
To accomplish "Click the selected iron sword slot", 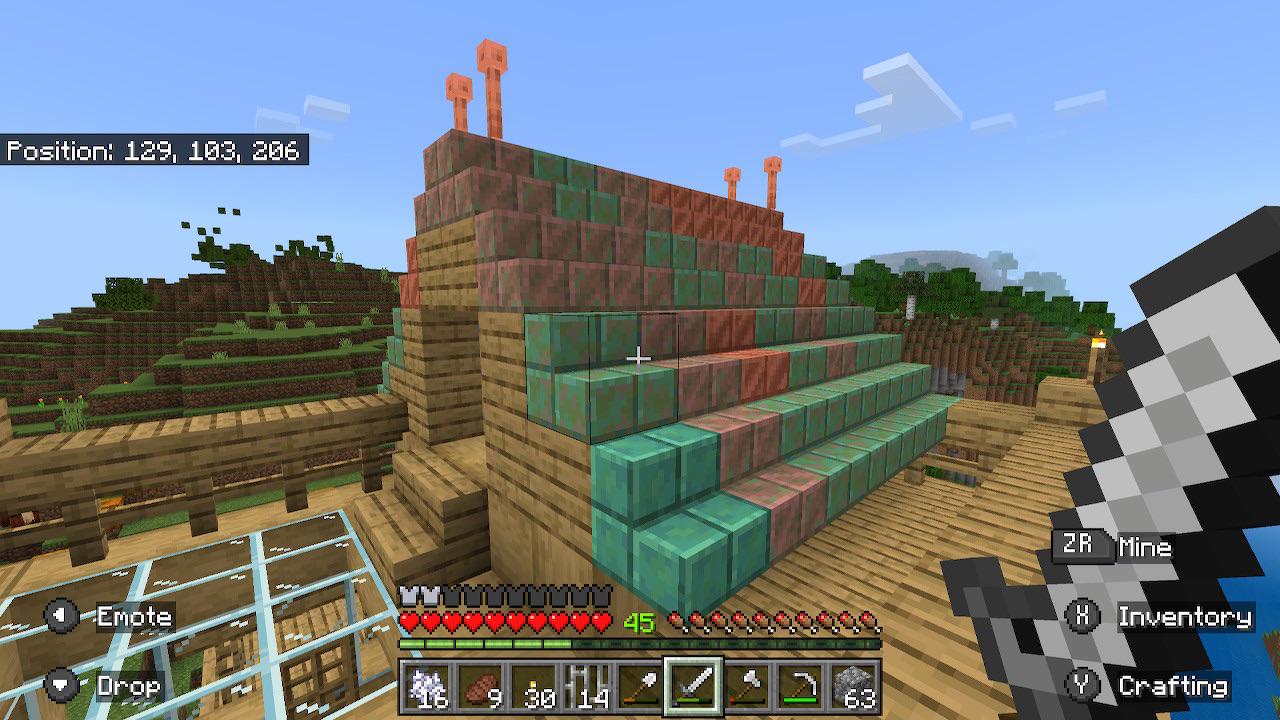I will pyautogui.click(x=693, y=689).
